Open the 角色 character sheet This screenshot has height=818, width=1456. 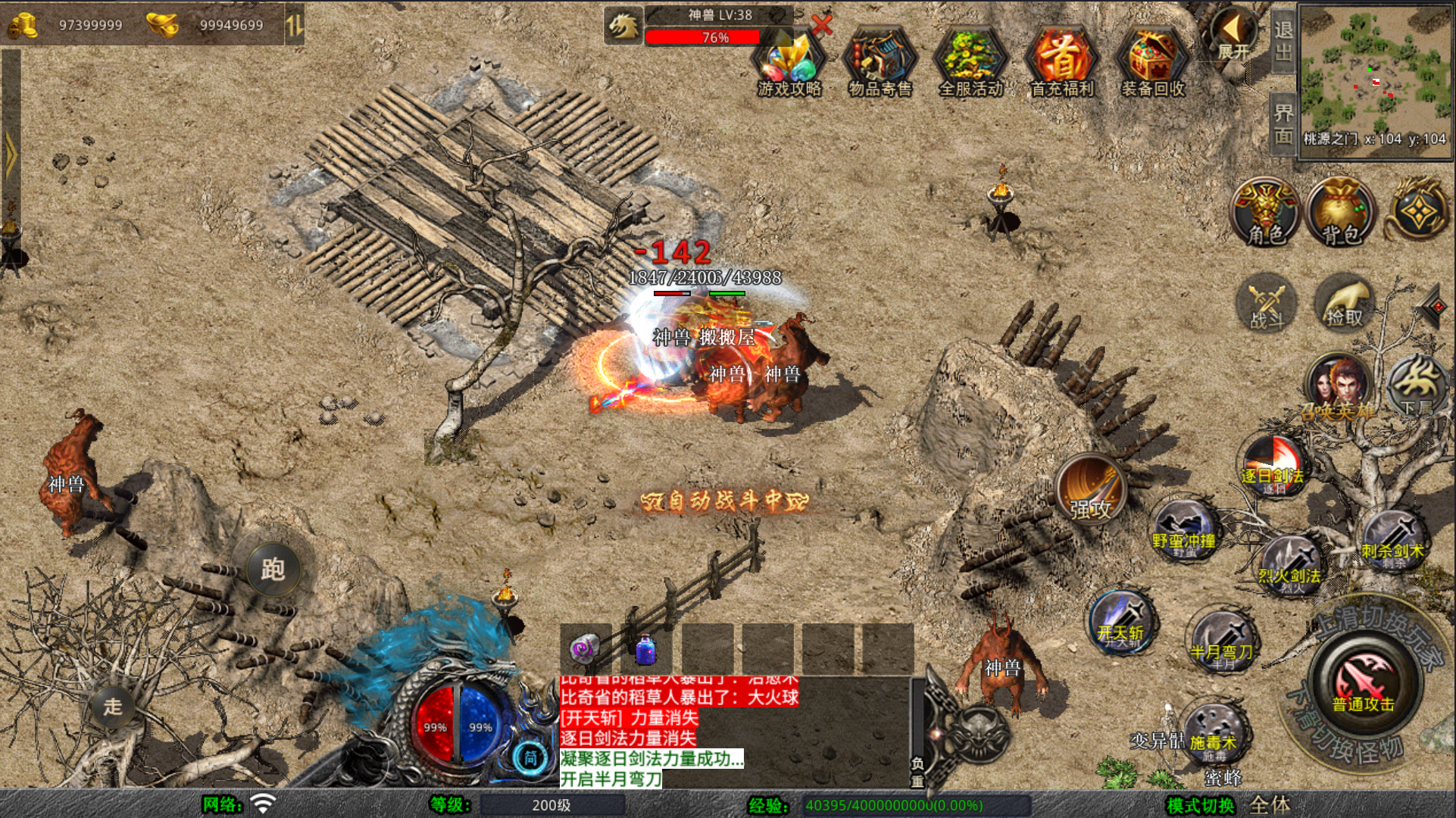(1266, 213)
